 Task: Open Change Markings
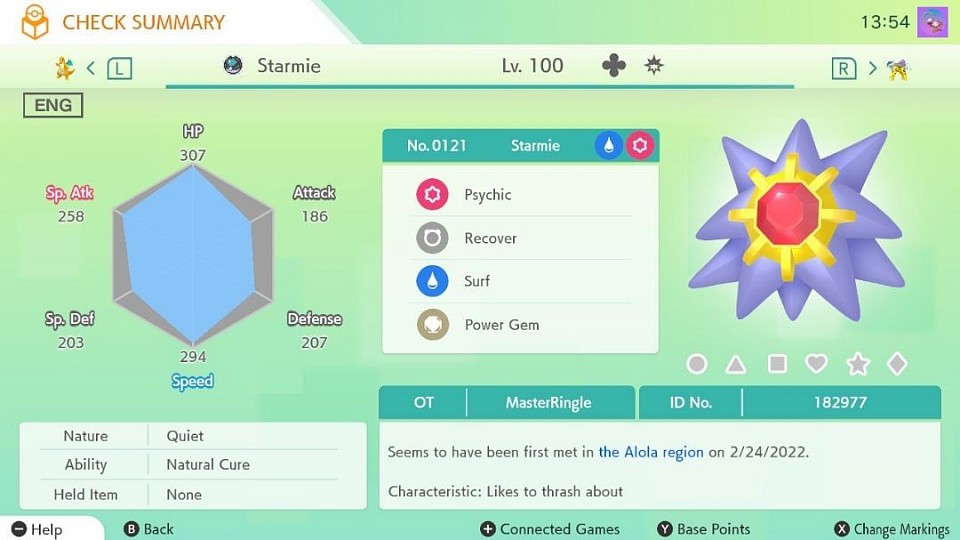pos(892,529)
